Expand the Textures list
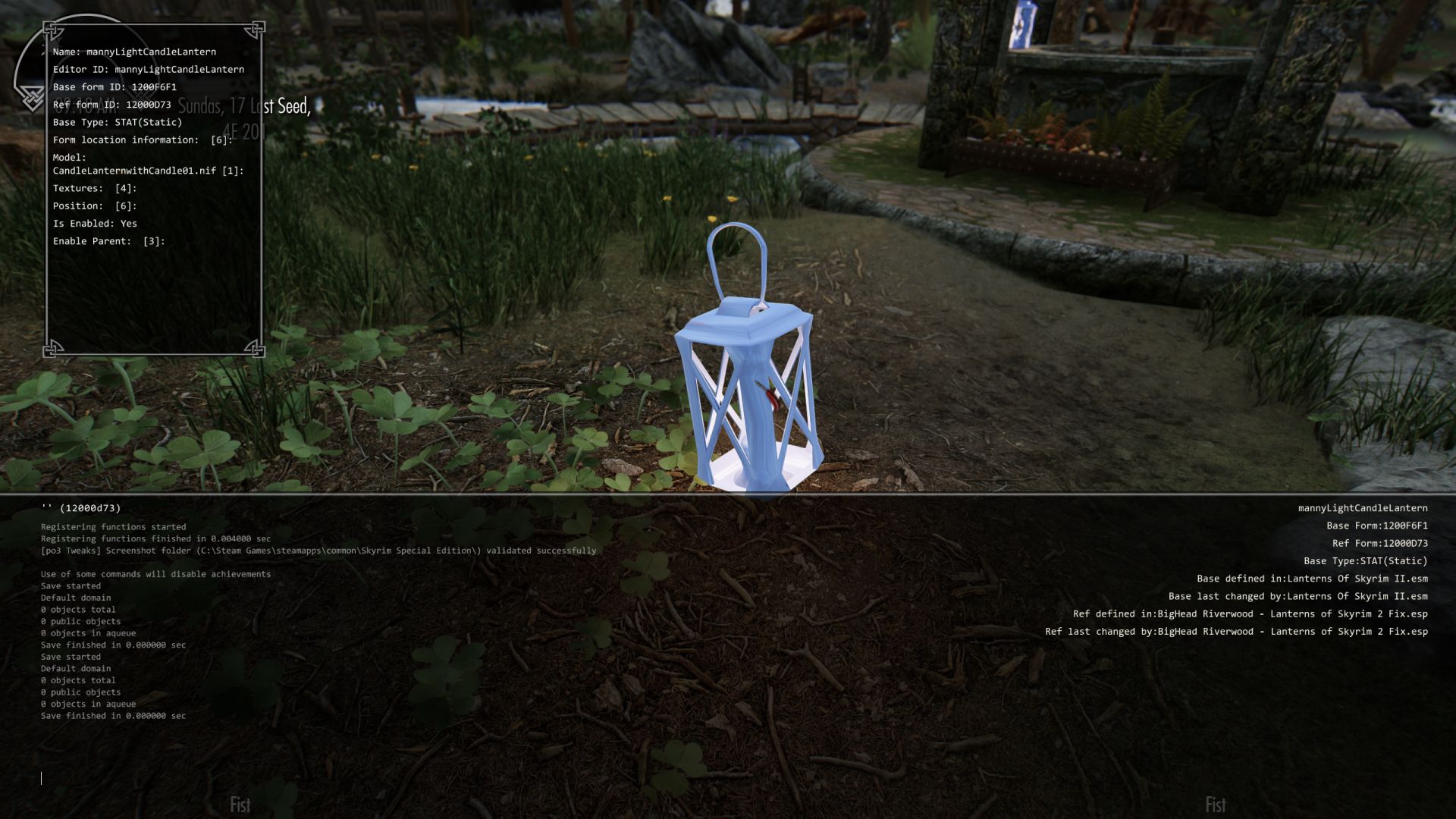 (94, 187)
